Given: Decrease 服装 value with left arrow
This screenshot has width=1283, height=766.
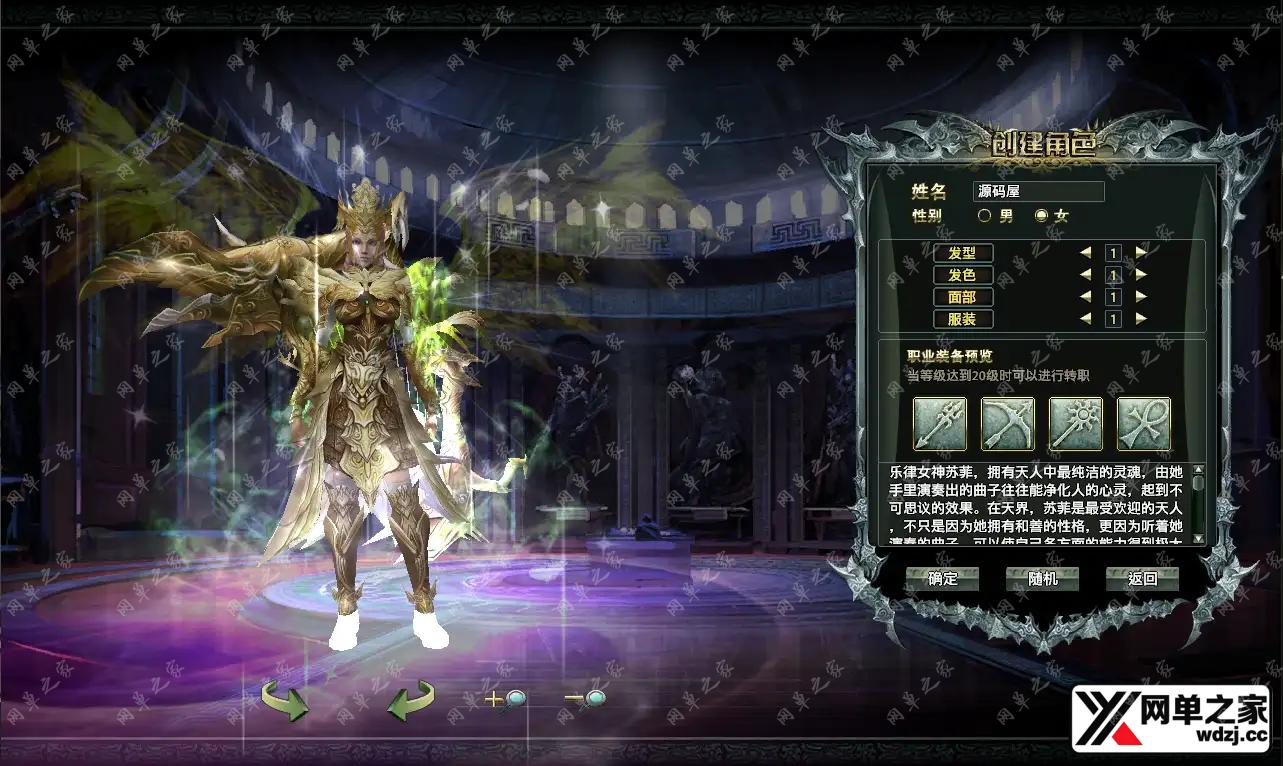Looking at the screenshot, I should (x=1086, y=319).
